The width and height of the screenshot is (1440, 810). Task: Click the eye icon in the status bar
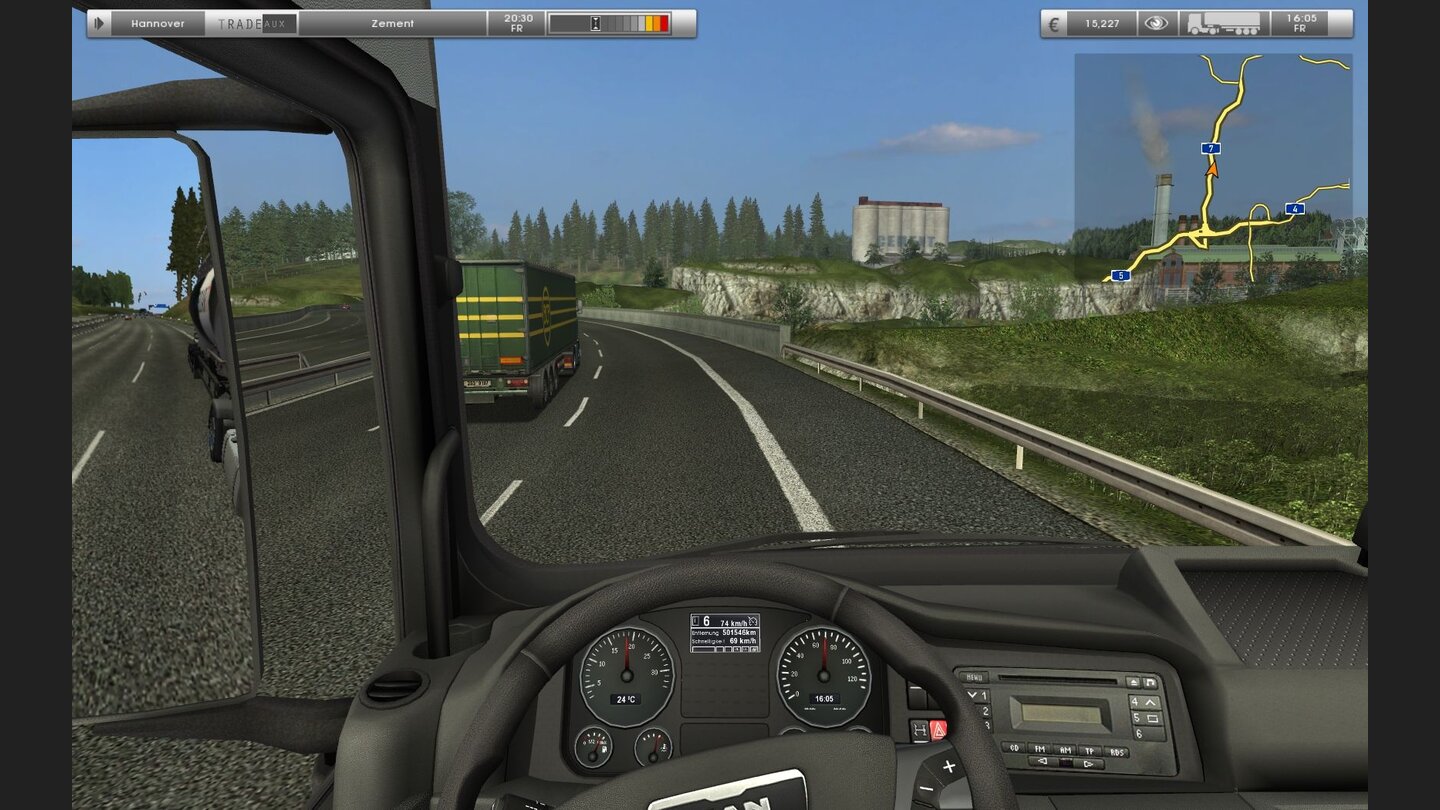(1157, 22)
